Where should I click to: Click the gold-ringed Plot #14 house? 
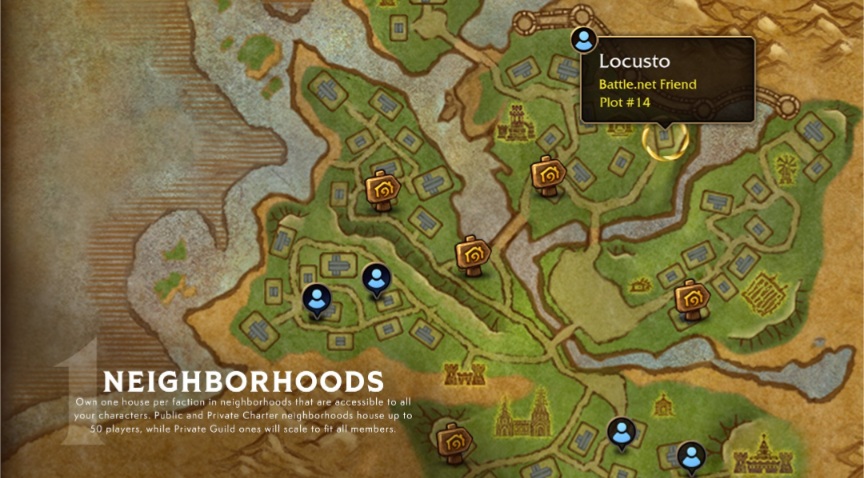[665, 139]
